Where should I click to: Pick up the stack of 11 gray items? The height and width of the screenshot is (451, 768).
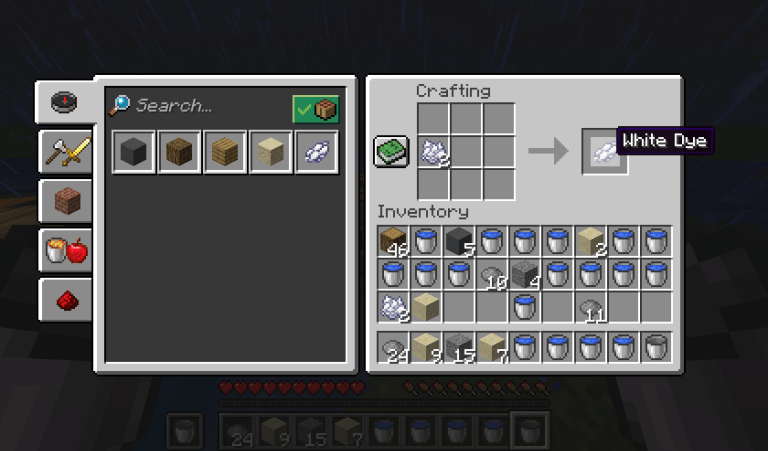coord(591,307)
